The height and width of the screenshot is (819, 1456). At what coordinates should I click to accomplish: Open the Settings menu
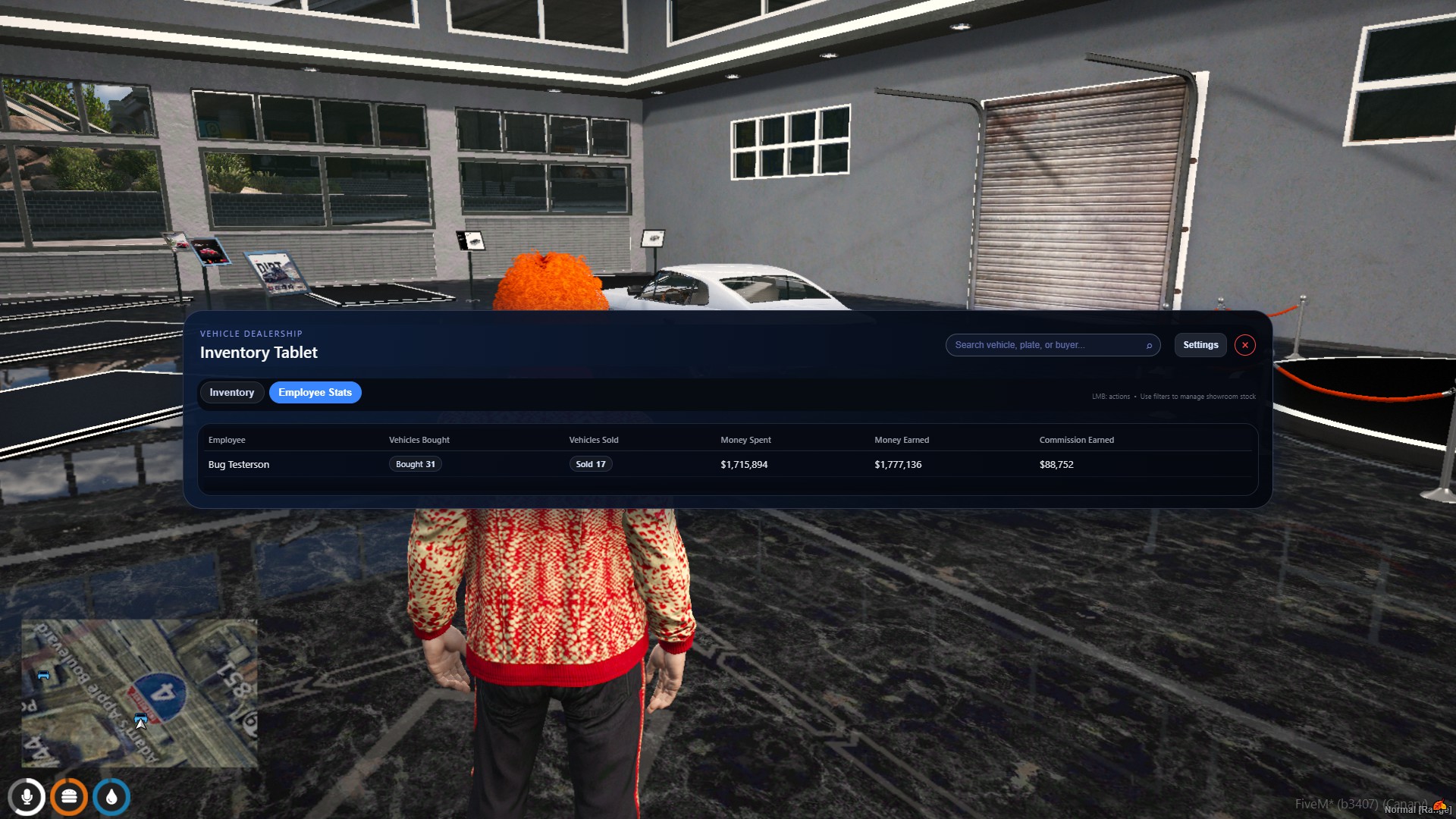click(1200, 344)
